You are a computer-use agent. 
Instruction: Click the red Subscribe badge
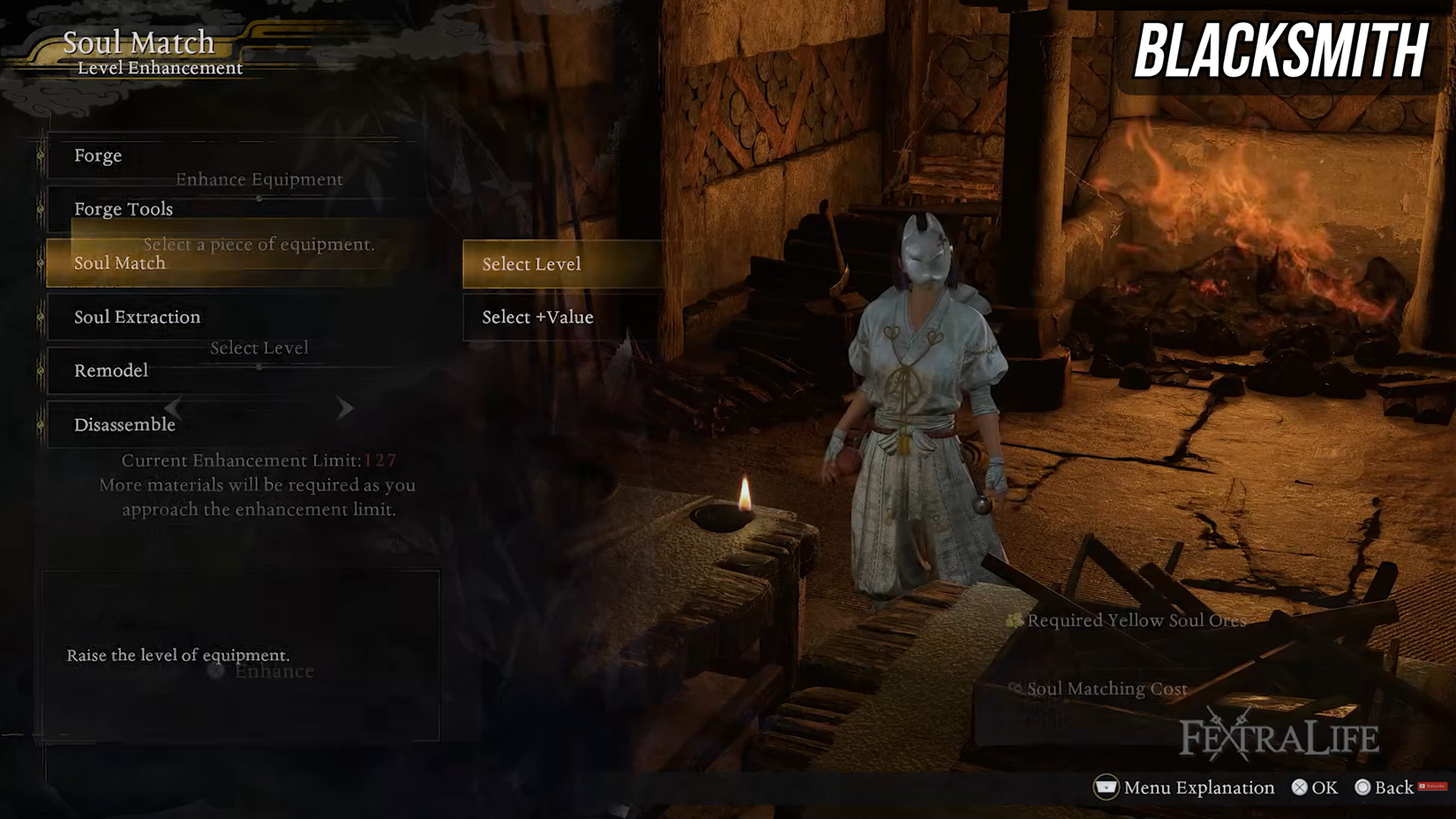point(1432,785)
